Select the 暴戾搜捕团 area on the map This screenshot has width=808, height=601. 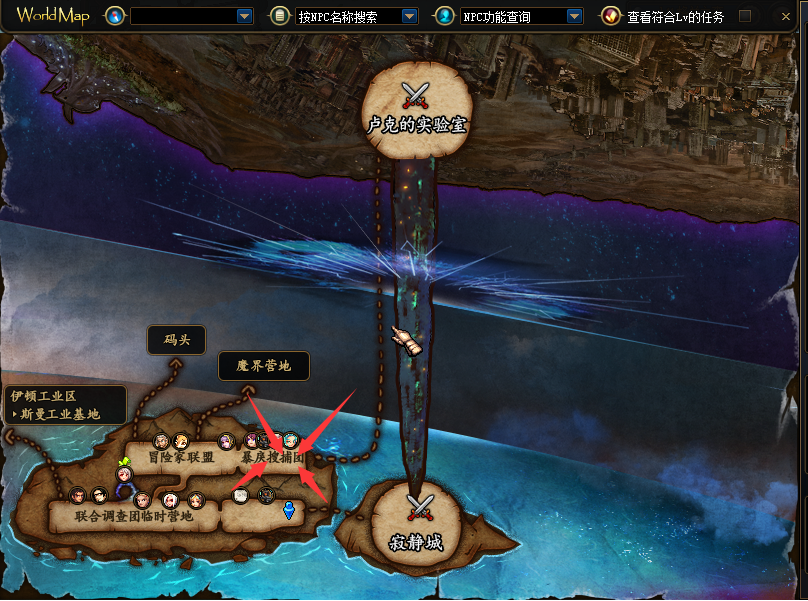click(x=270, y=458)
